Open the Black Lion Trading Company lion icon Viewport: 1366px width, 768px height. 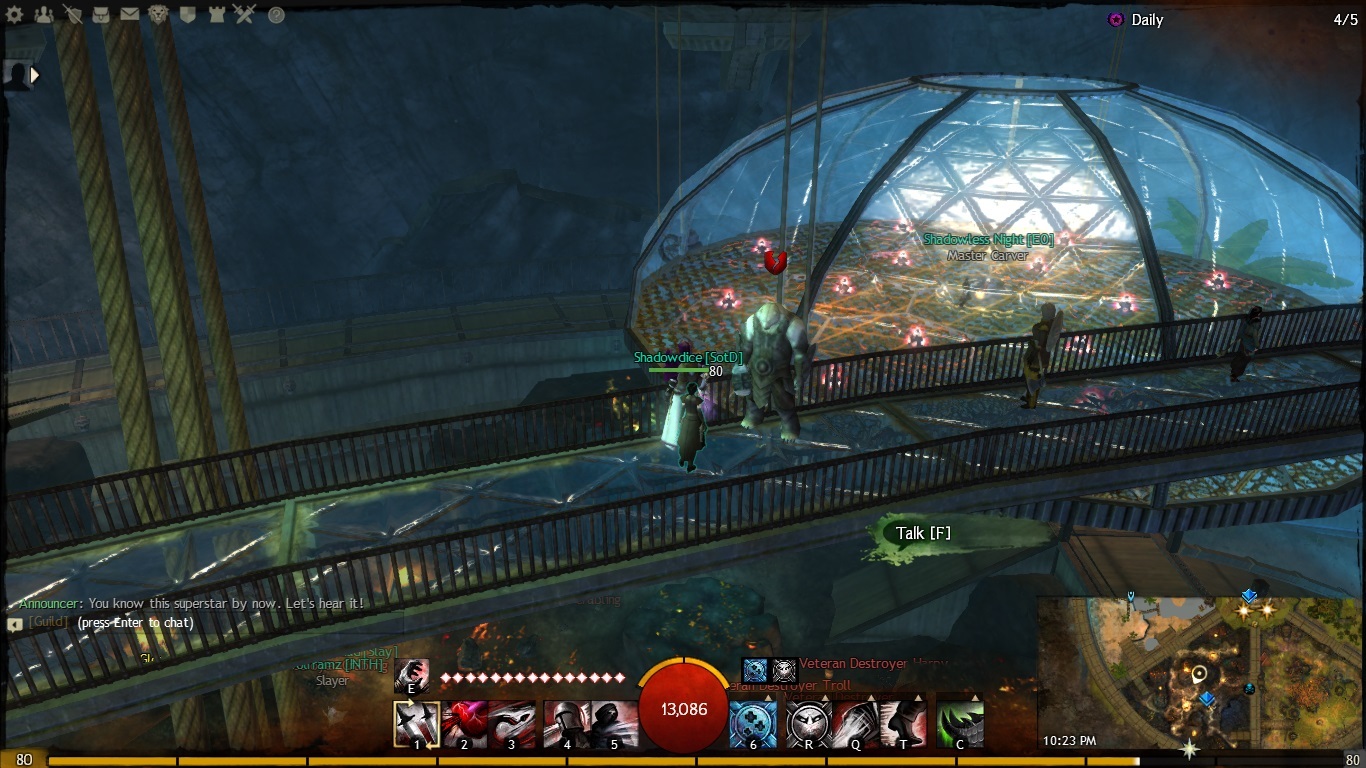(x=159, y=15)
